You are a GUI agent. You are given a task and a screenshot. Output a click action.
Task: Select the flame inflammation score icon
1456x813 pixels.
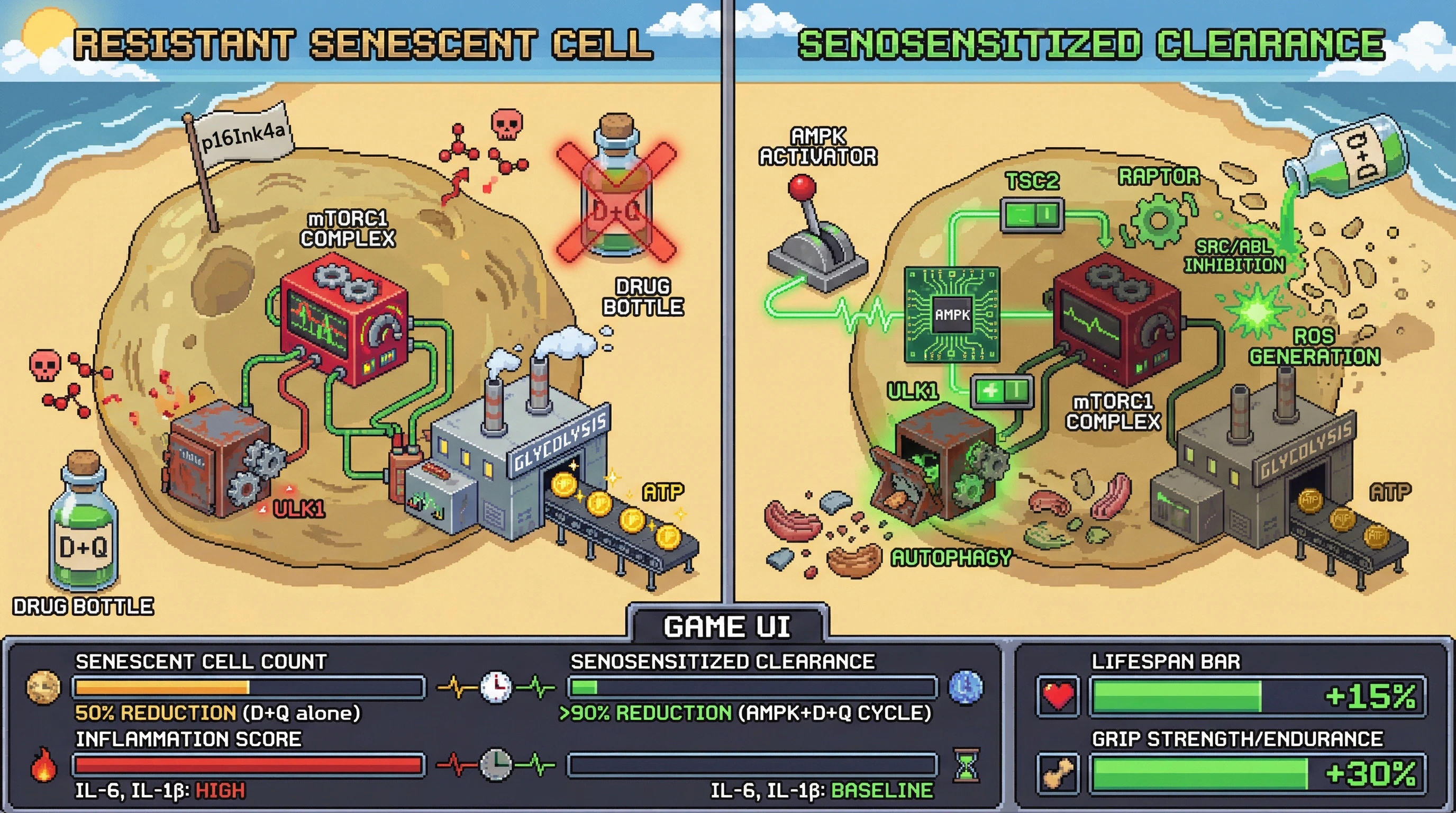coord(43,764)
